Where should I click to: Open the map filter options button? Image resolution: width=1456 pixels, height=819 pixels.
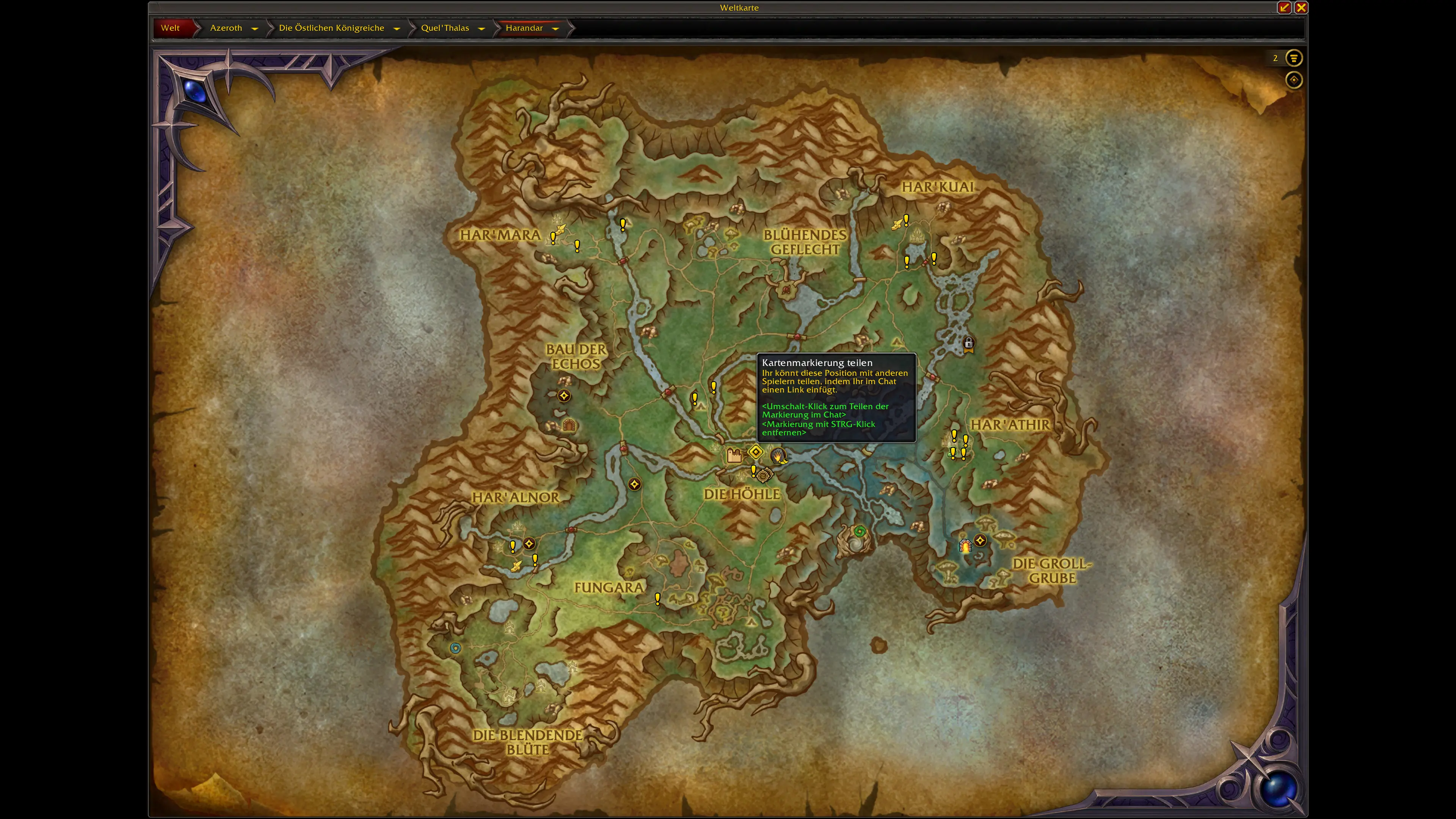pos(1294,58)
